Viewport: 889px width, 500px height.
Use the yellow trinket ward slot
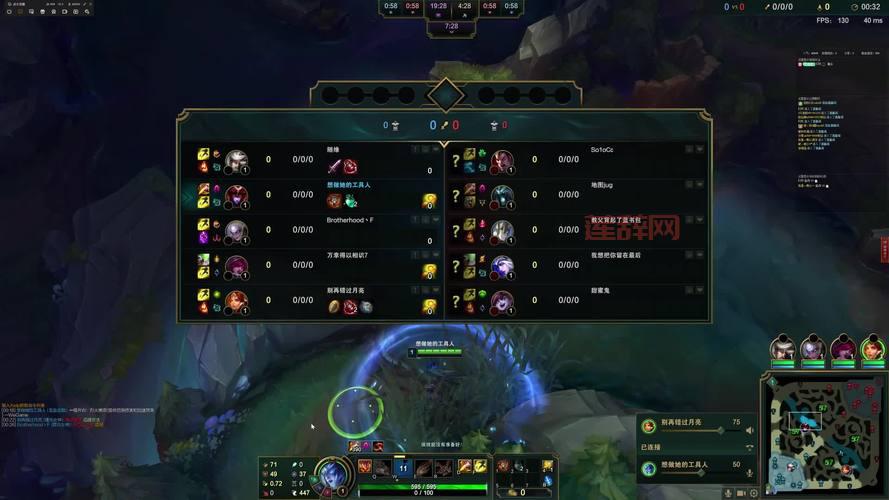click(x=547, y=466)
